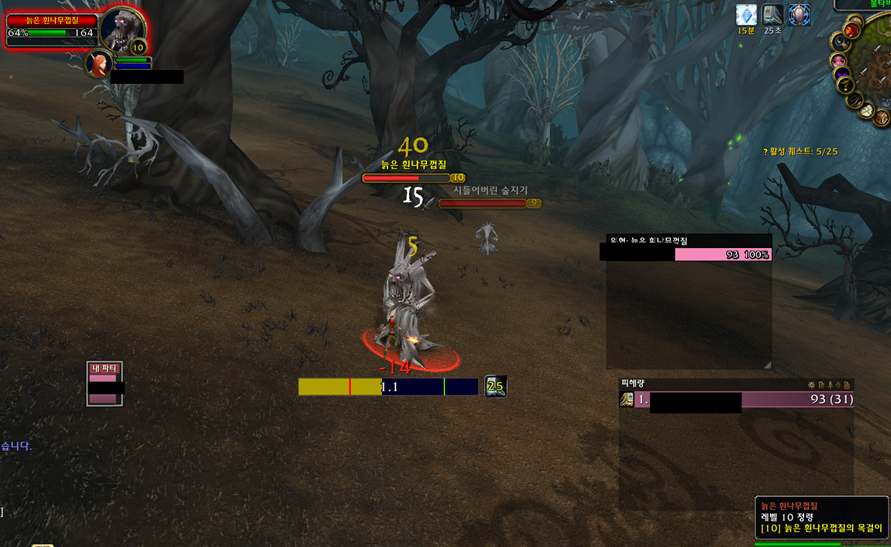Click the enemy nameplate 늙은 흰나무껍질
The image size is (891, 547).
(x=406, y=178)
